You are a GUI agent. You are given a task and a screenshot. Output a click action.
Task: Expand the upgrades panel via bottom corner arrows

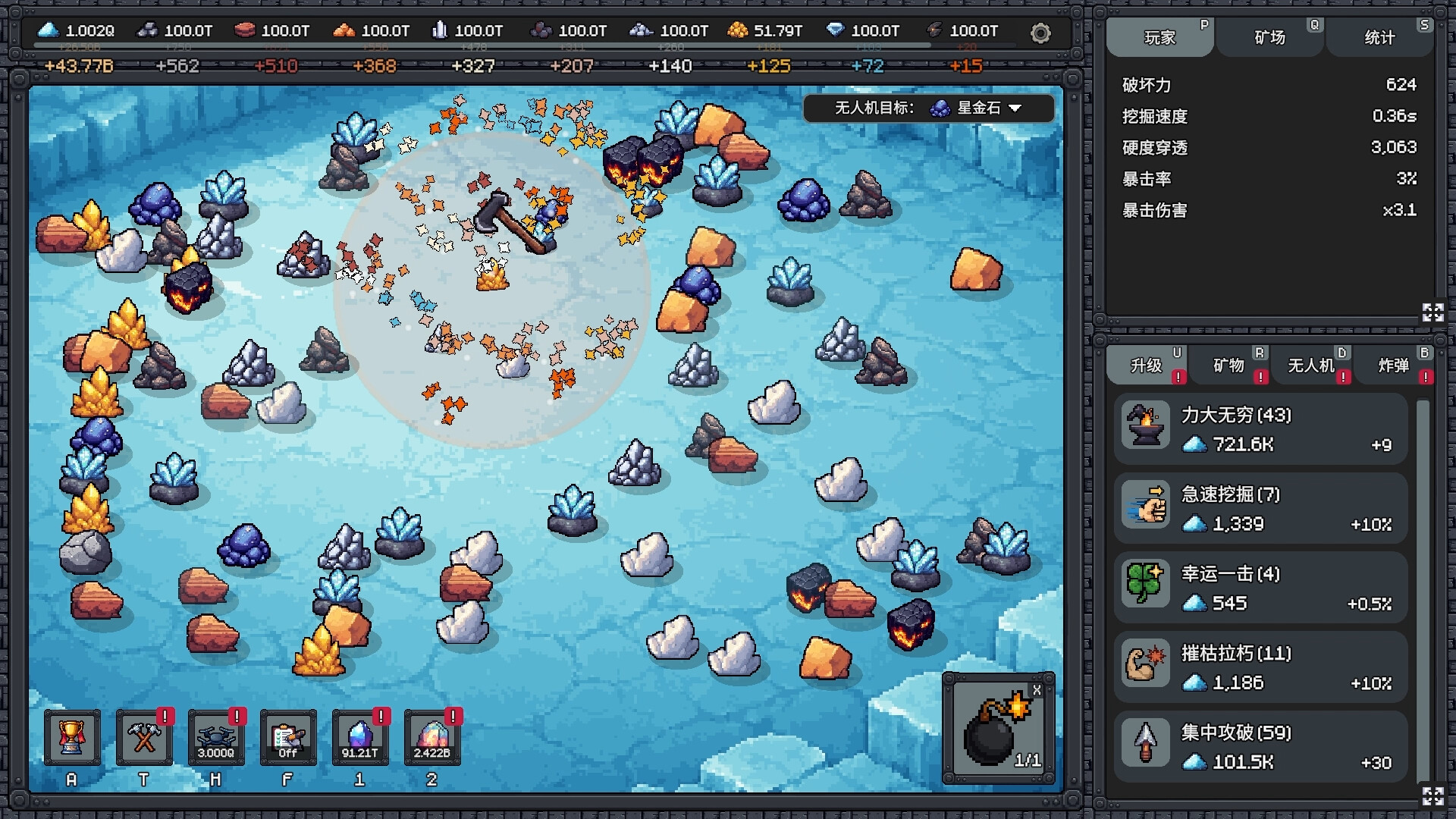pyautogui.click(x=1432, y=798)
